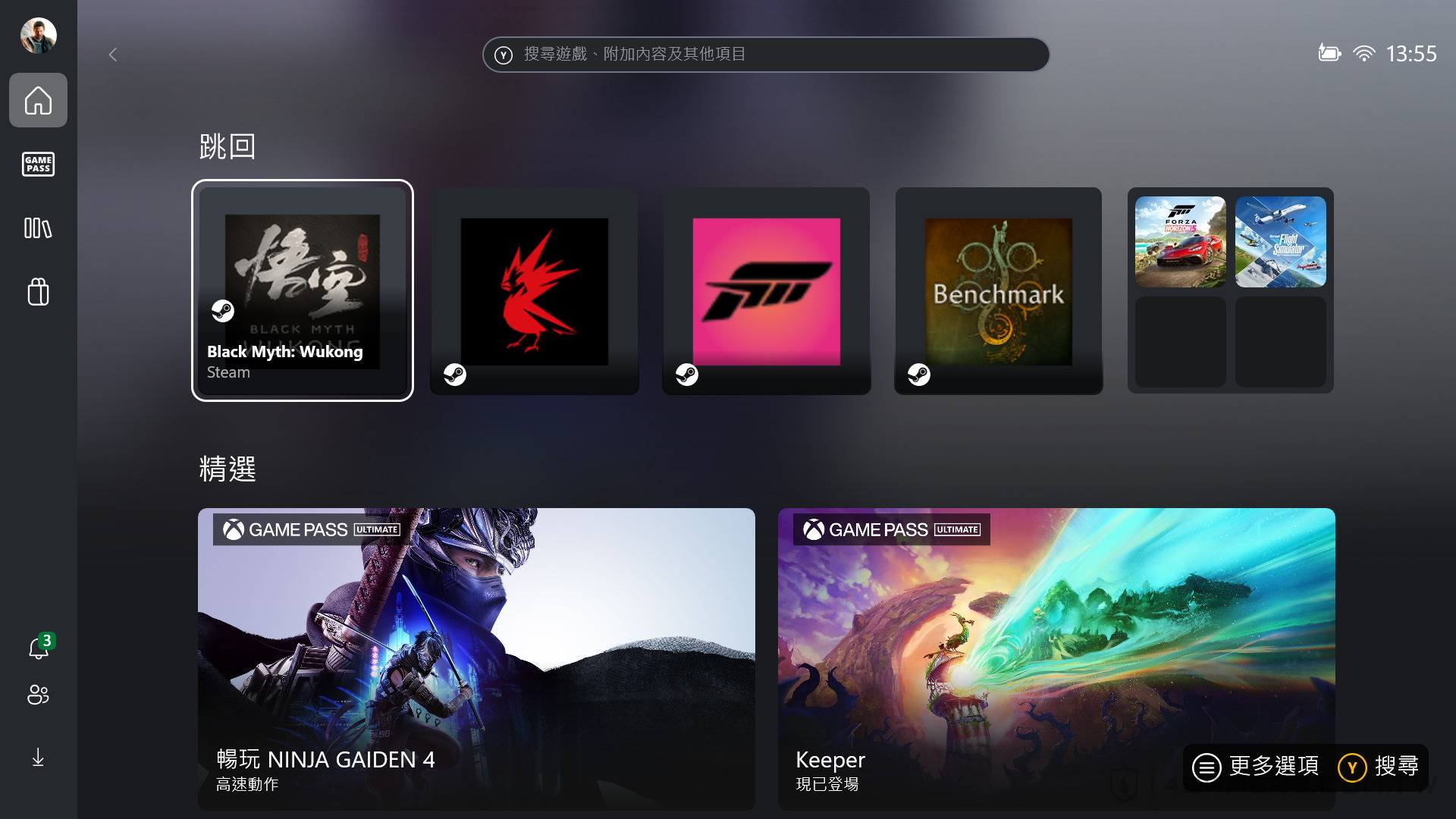
Task: Click the Steam badge on Black Myth: Wukong tile
Action: [223, 311]
